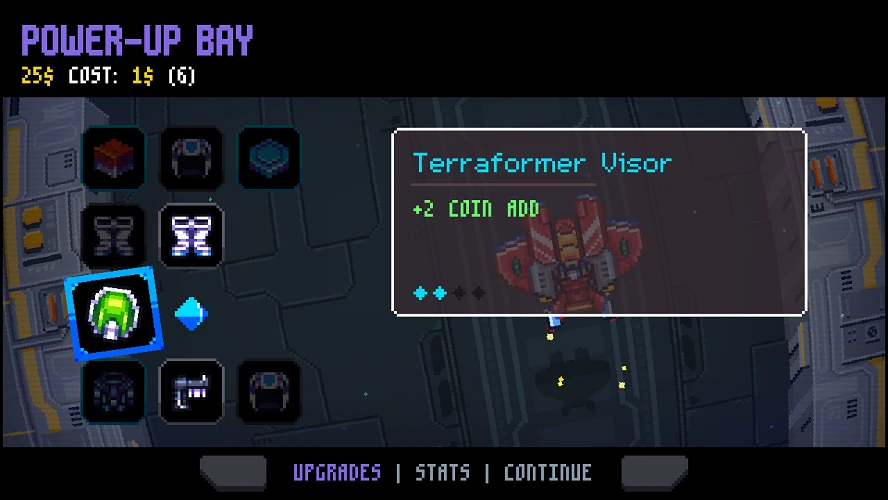
Task: Pick the bright white leg armor upgrade
Action: [191, 236]
